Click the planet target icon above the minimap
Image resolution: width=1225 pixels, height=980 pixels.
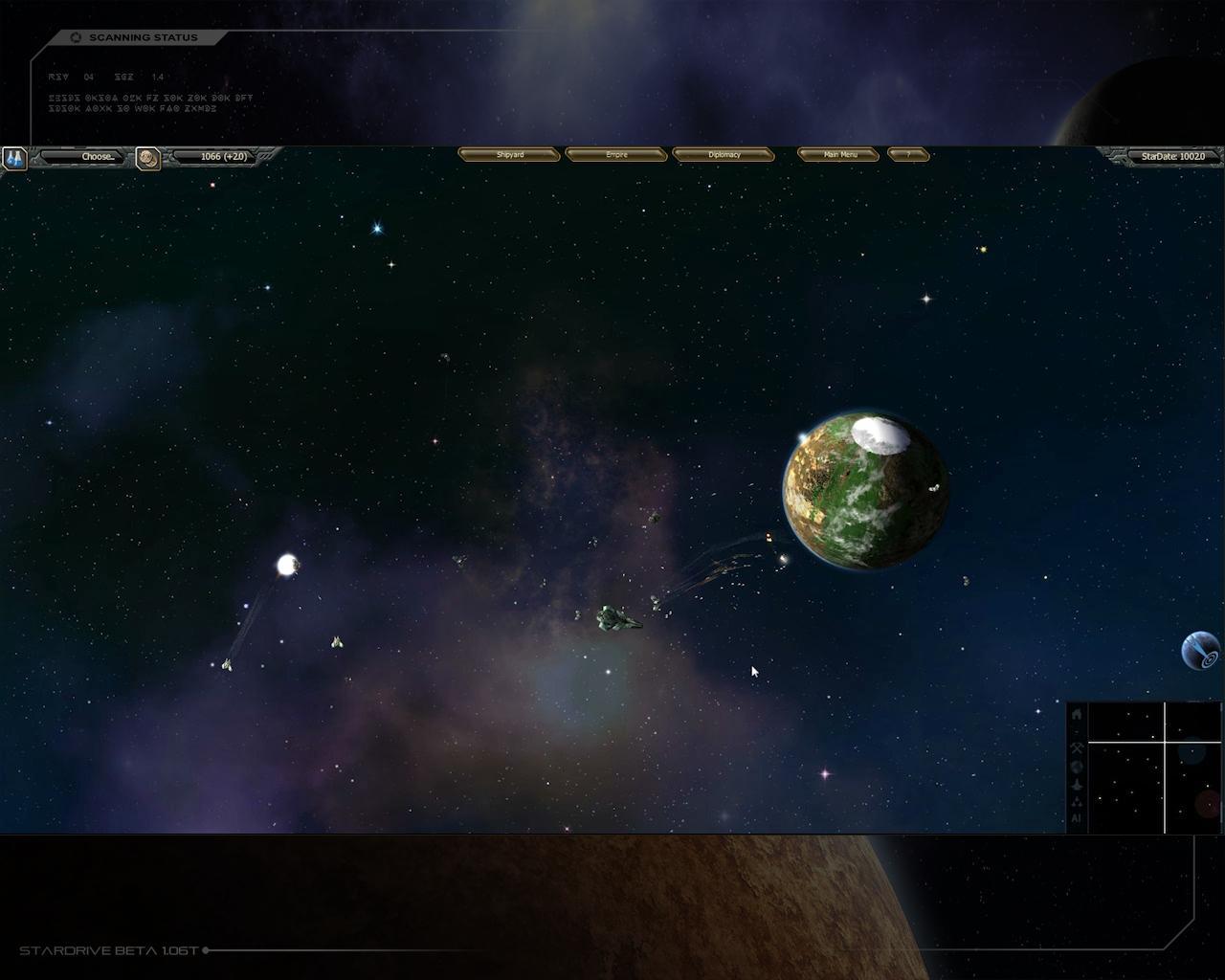[1201, 651]
